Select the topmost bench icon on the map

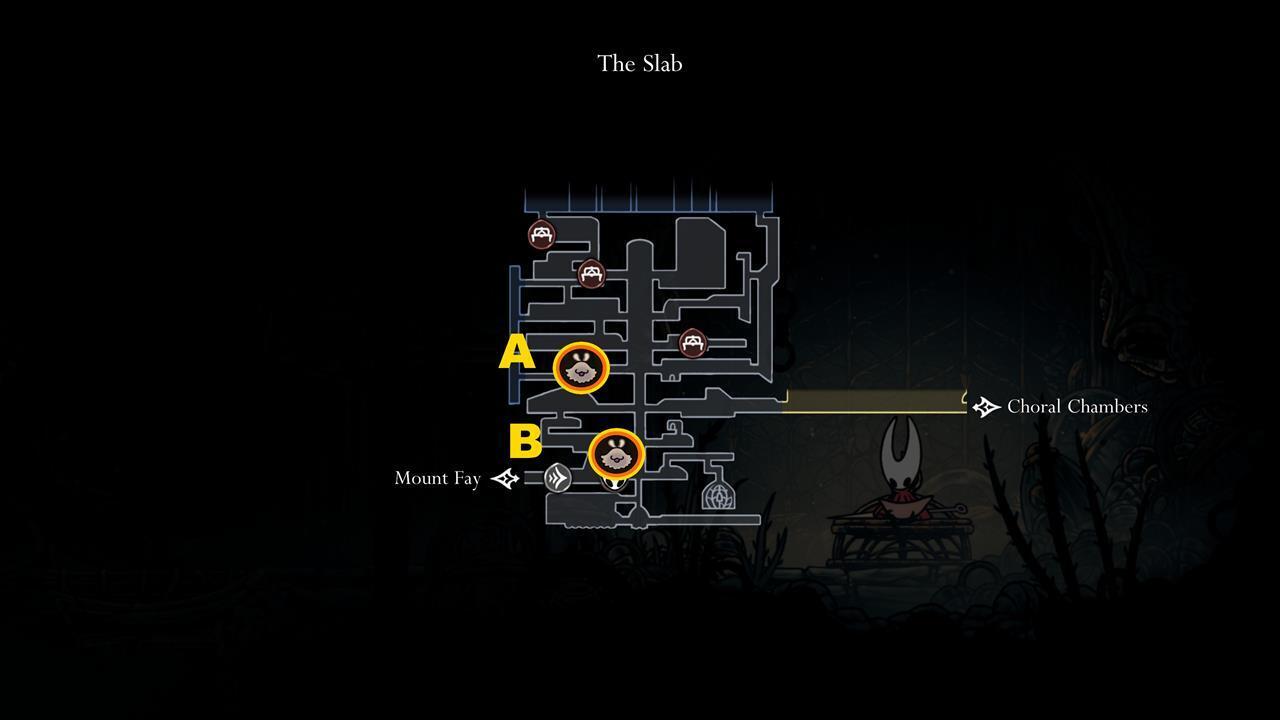click(x=540, y=236)
